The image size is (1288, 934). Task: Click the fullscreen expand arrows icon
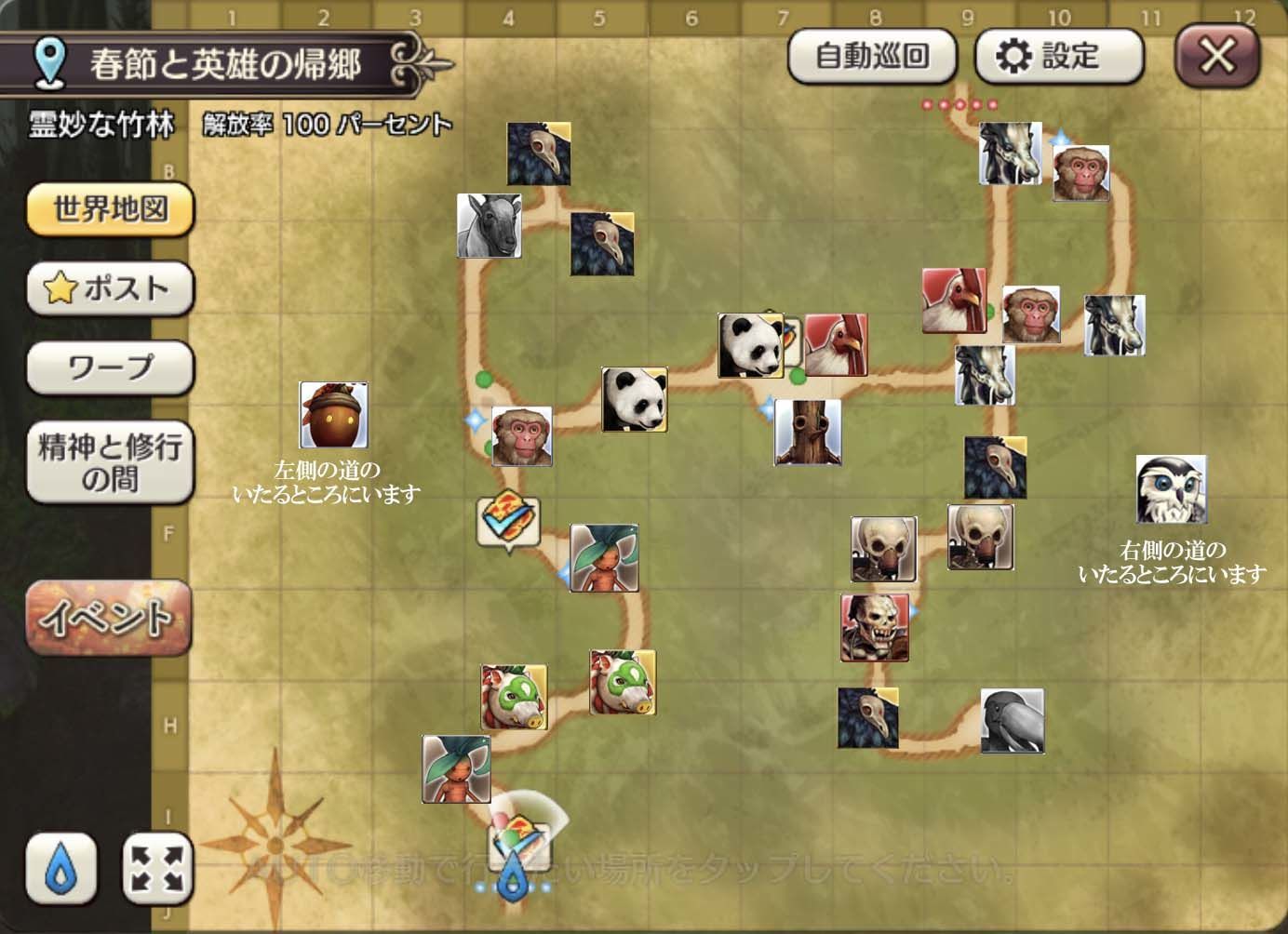pyautogui.click(x=156, y=870)
